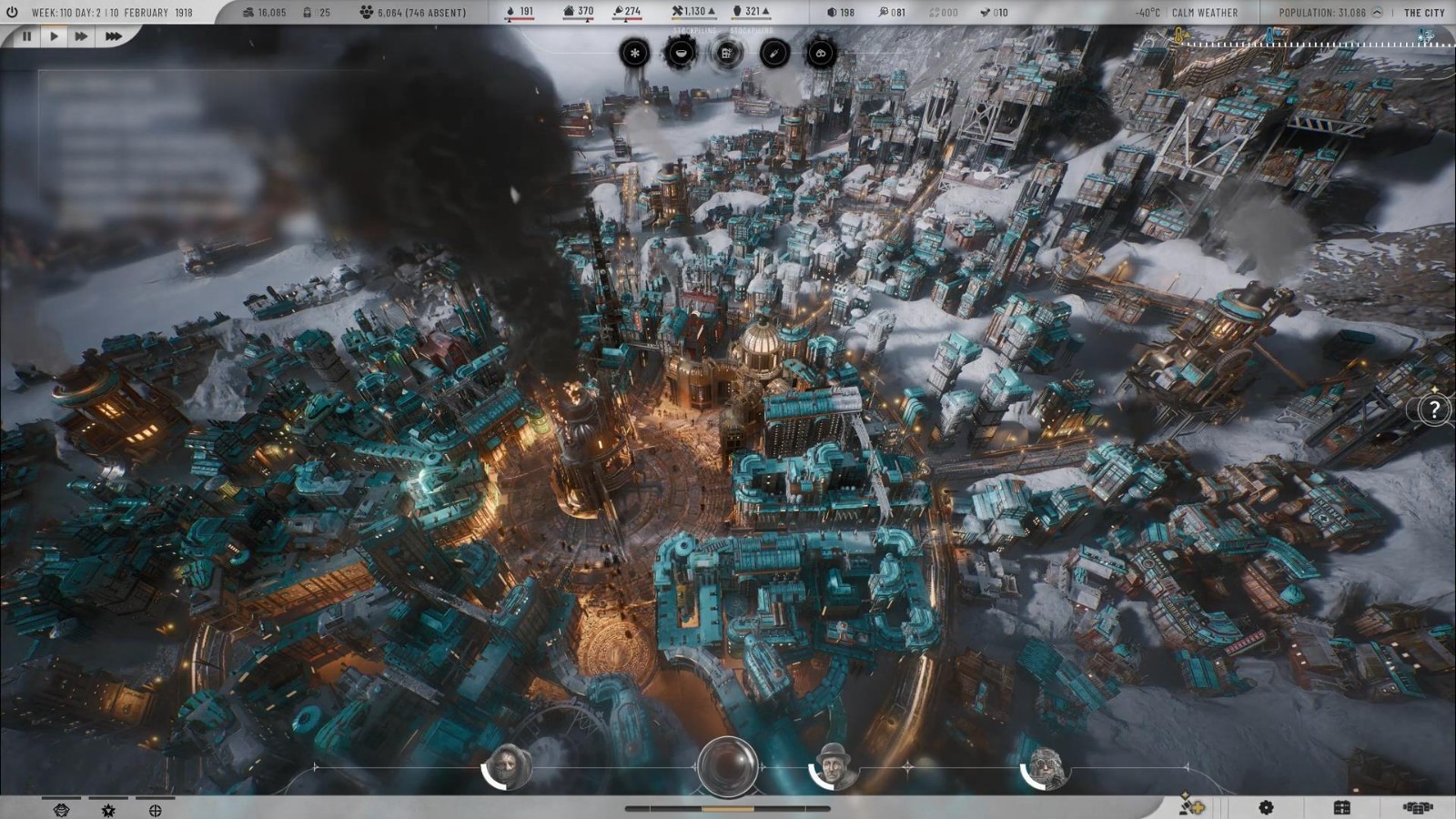Pause the game speed
The image size is (1456, 819).
[26, 36]
